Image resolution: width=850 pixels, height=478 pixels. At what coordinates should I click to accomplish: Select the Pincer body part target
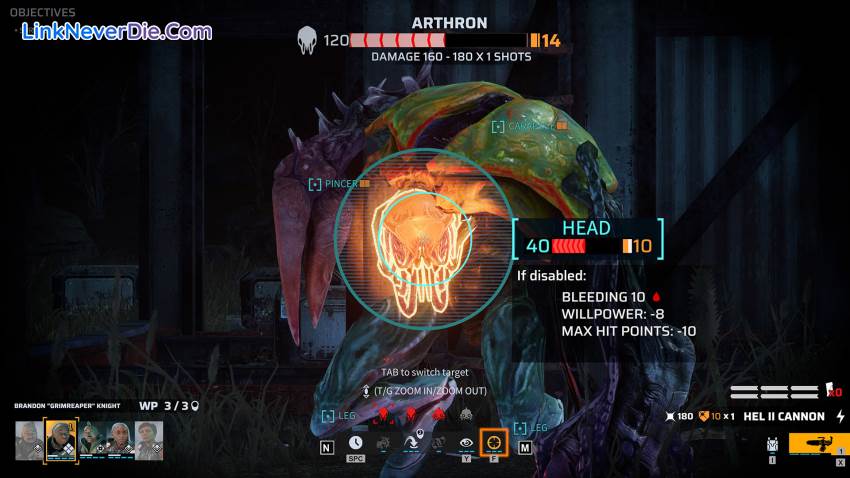339,184
